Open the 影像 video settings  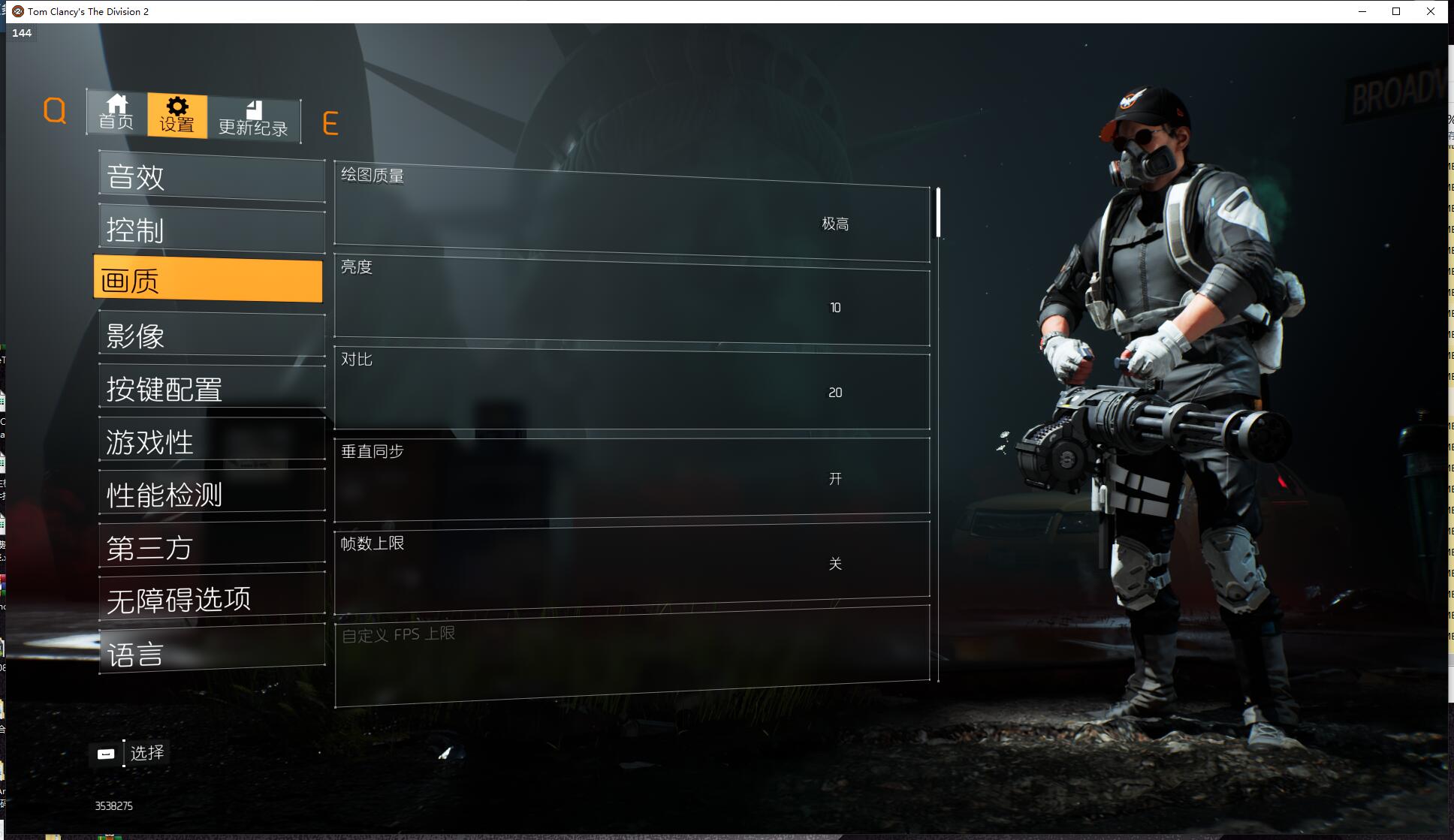212,336
